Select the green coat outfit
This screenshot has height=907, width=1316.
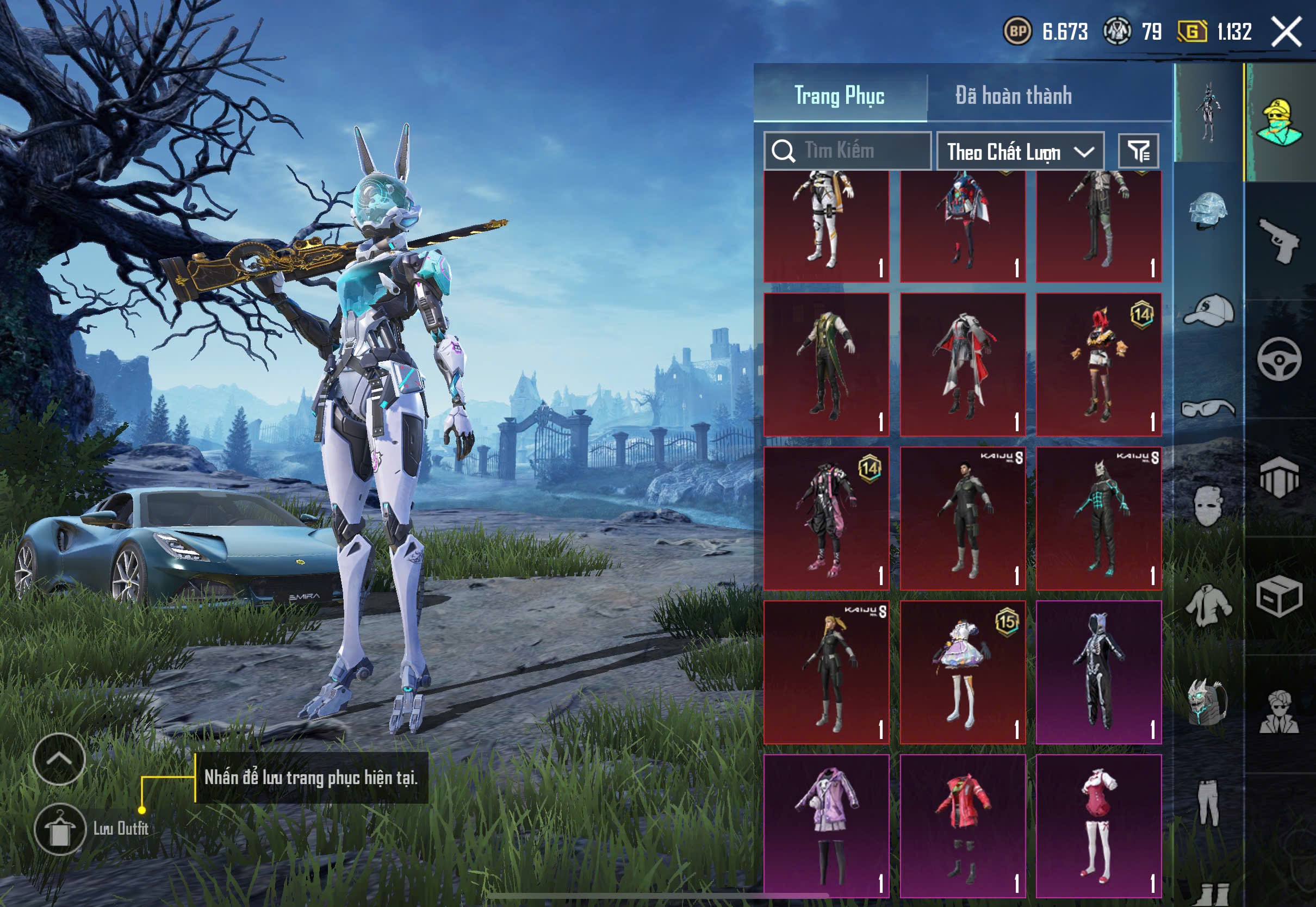pyautogui.click(x=826, y=365)
